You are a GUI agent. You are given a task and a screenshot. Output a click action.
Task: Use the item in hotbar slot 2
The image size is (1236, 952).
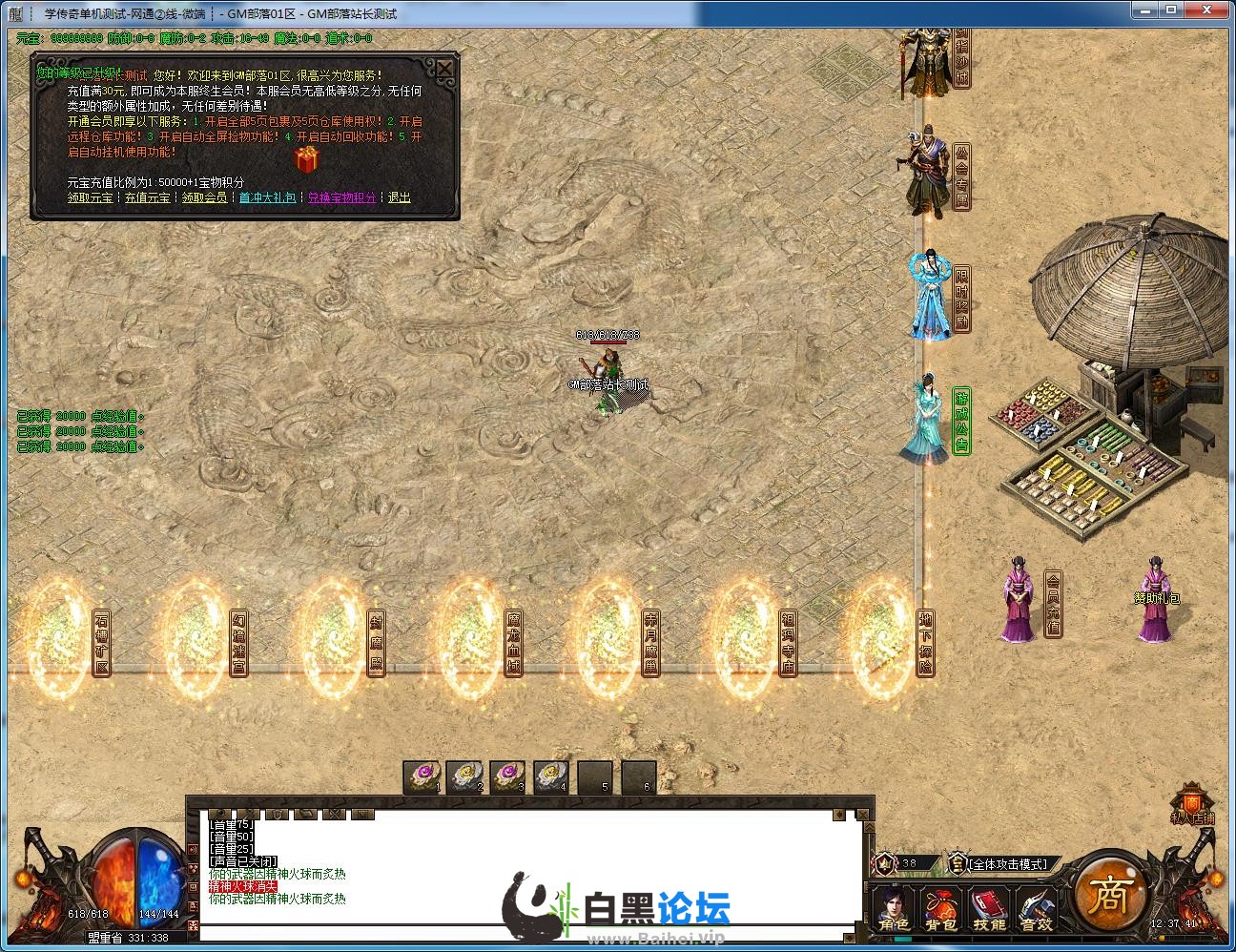click(x=464, y=776)
